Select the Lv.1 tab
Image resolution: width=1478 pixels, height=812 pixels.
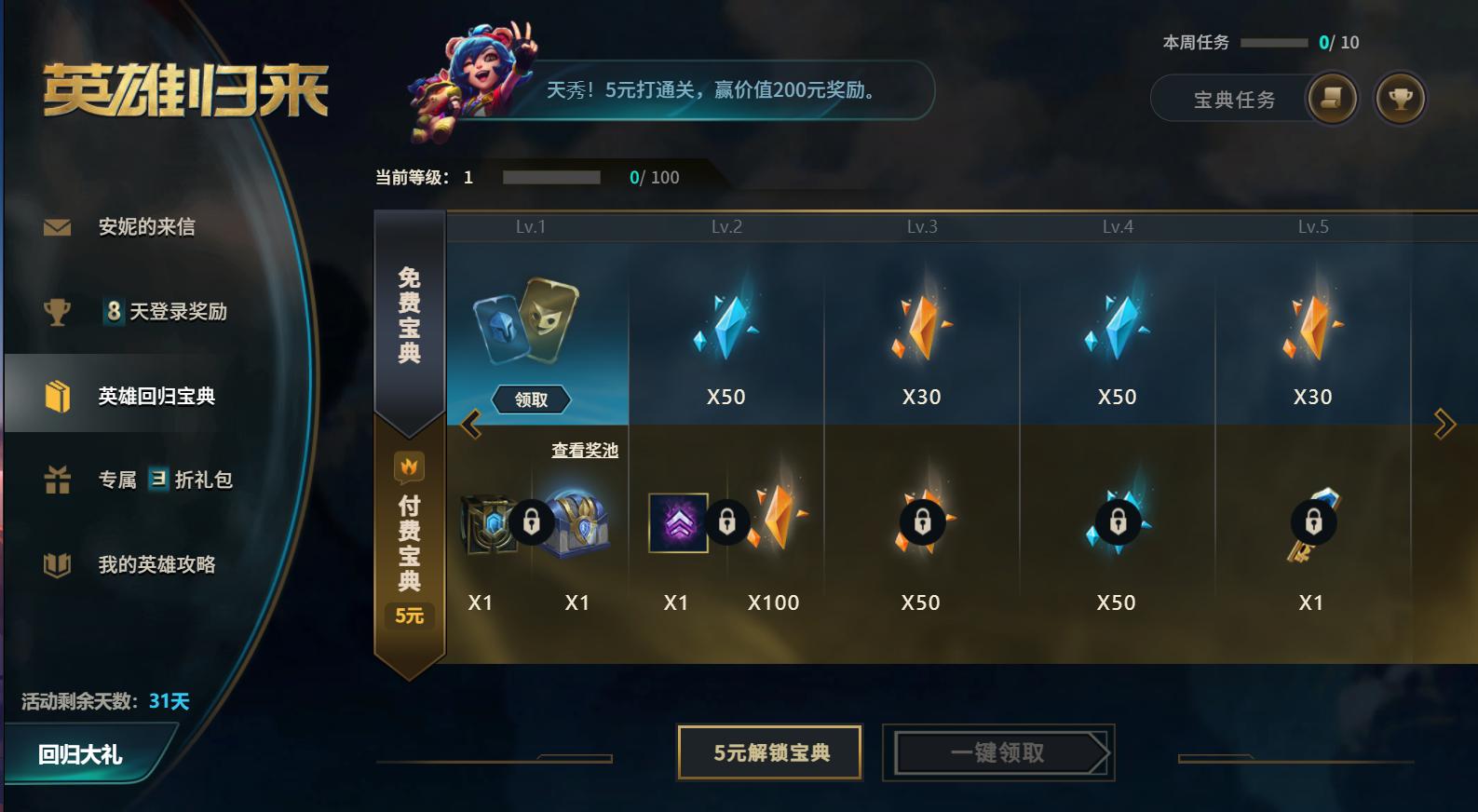click(x=531, y=225)
